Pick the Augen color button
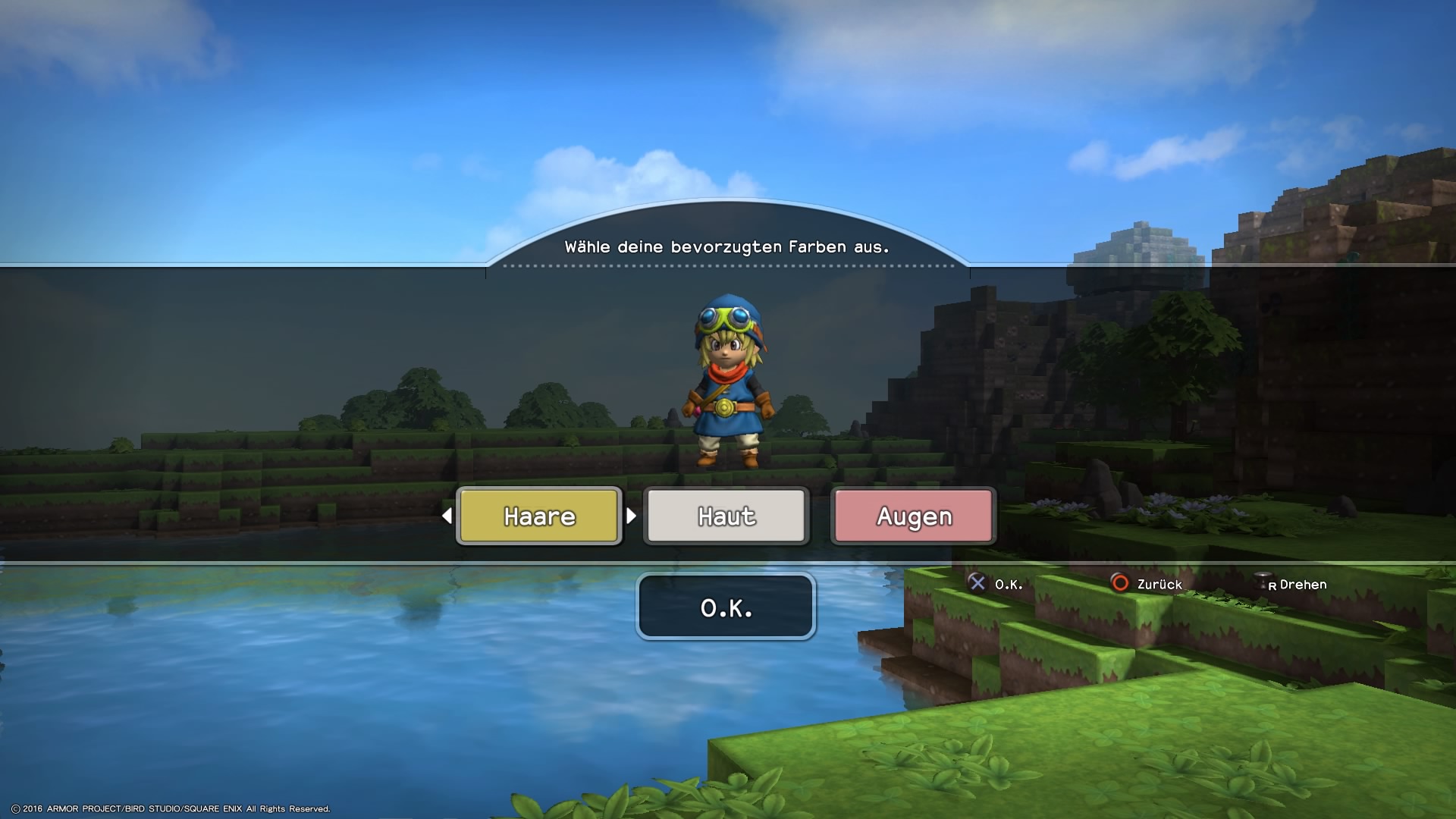1456x819 pixels. [914, 516]
